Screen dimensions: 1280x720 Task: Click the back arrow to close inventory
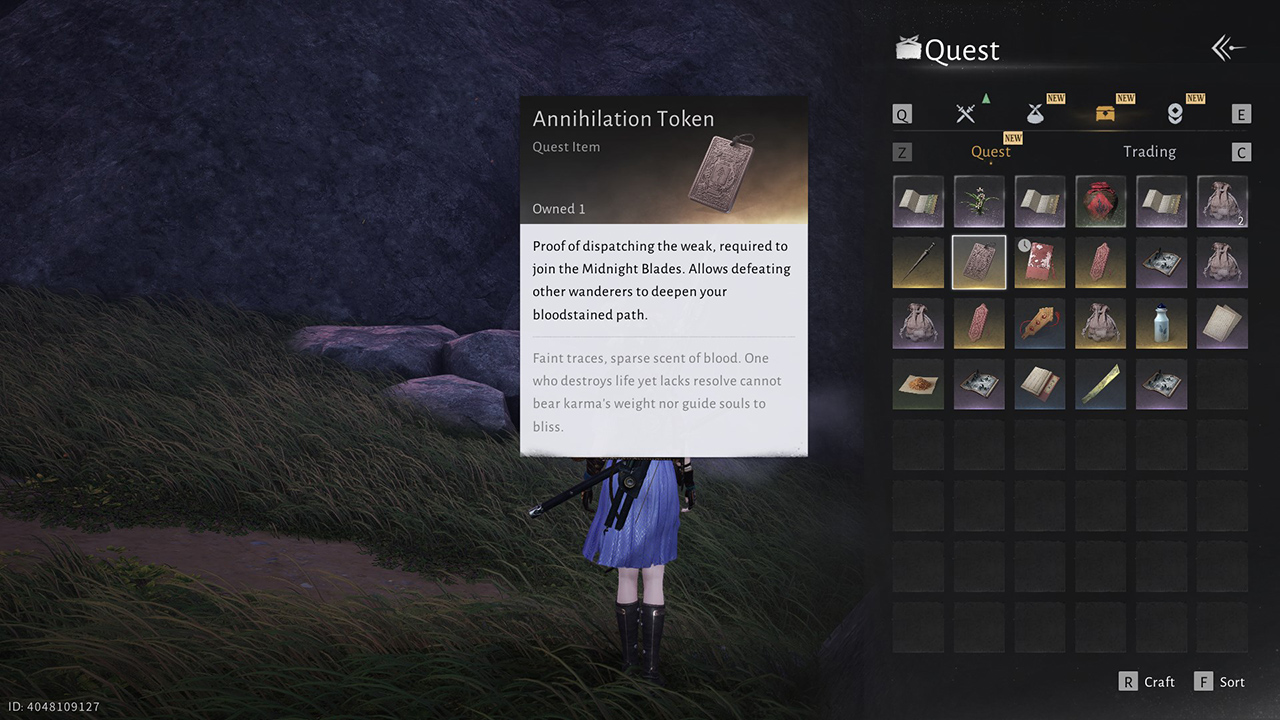1228,48
